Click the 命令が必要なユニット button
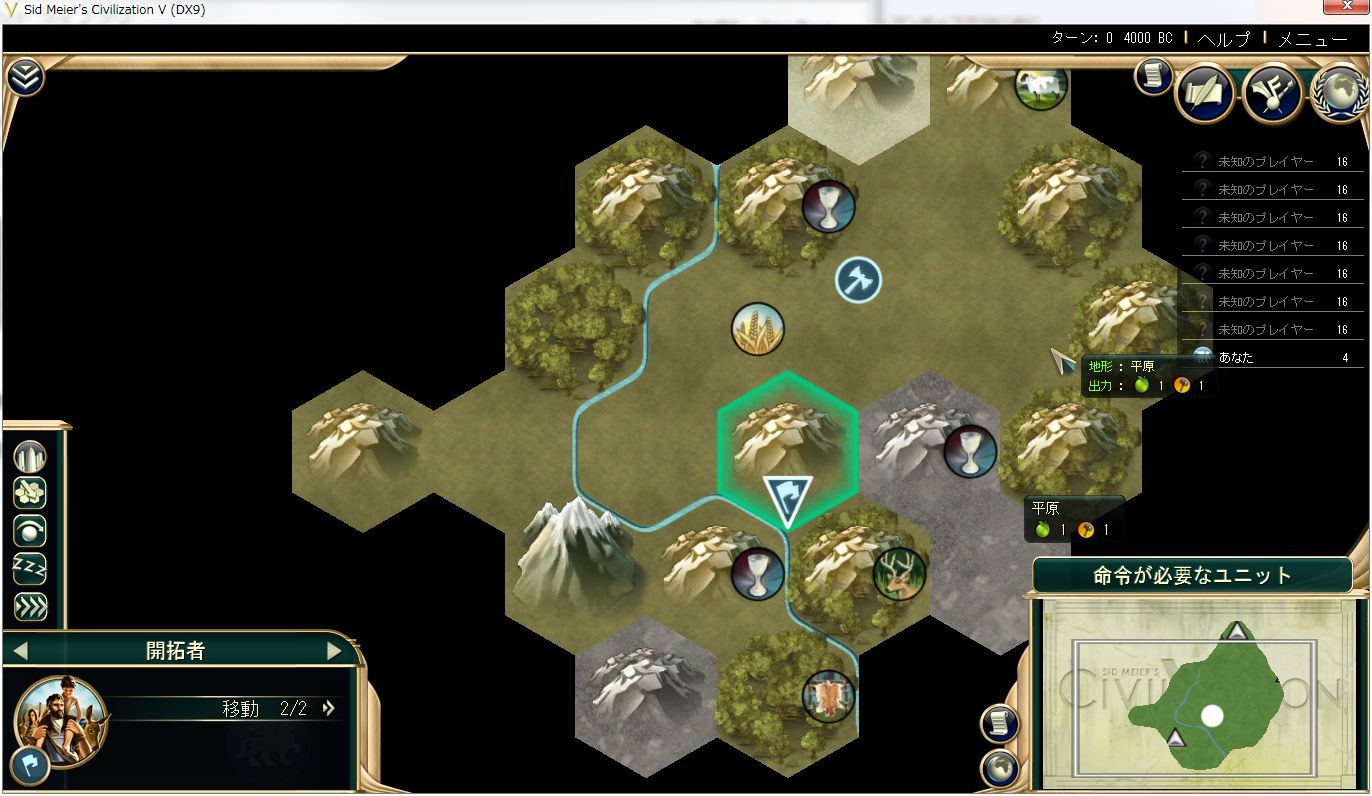 (x=1192, y=576)
